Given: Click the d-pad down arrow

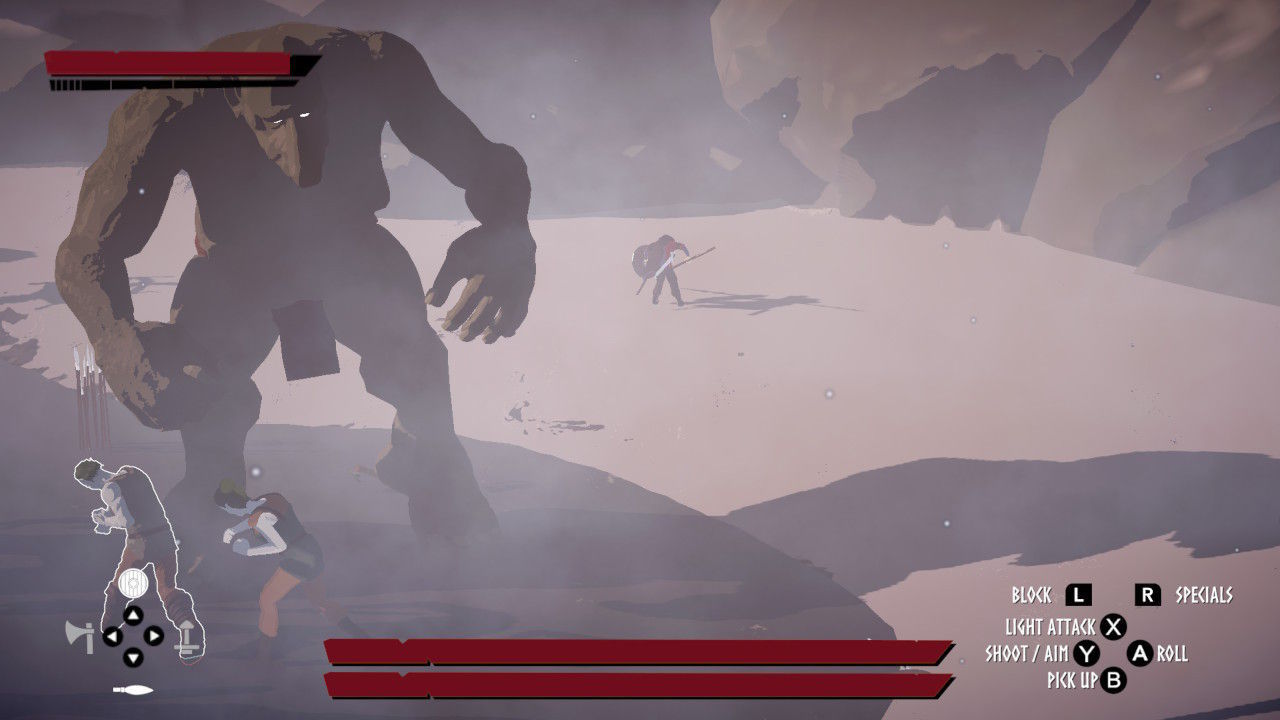Looking at the screenshot, I should click(134, 657).
